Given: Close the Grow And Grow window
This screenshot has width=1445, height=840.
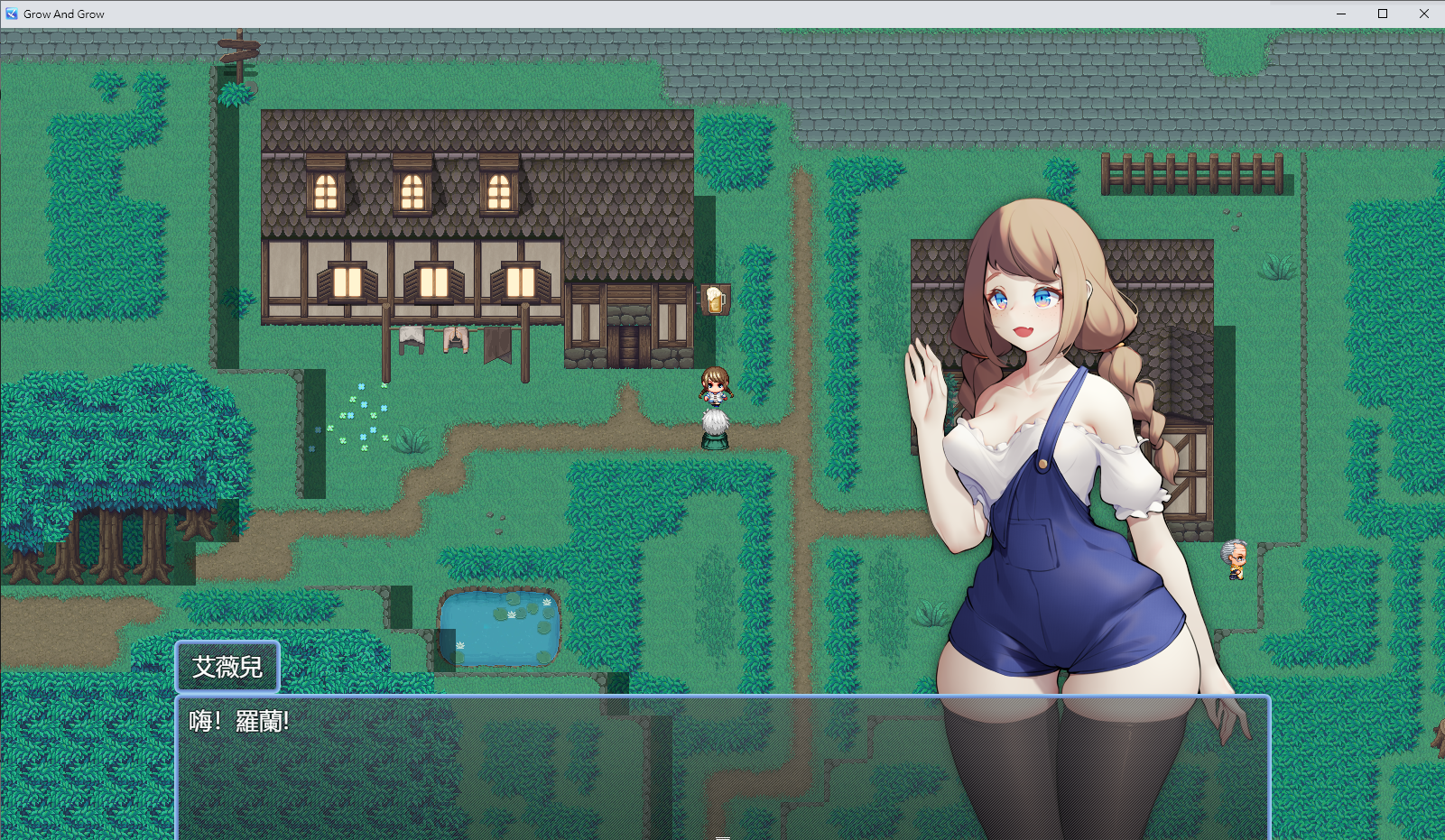Looking at the screenshot, I should [x=1423, y=14].
